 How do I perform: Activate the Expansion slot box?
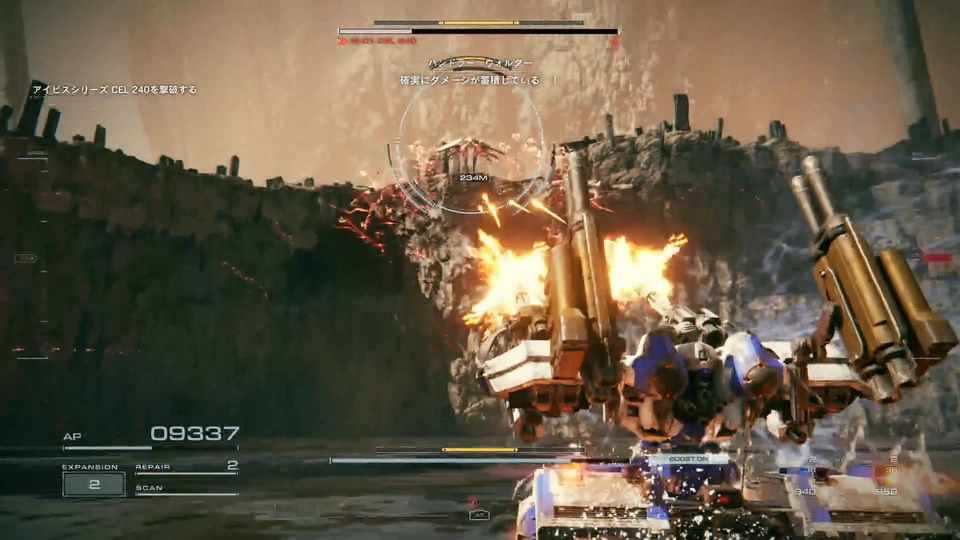(x=94, y=484)
